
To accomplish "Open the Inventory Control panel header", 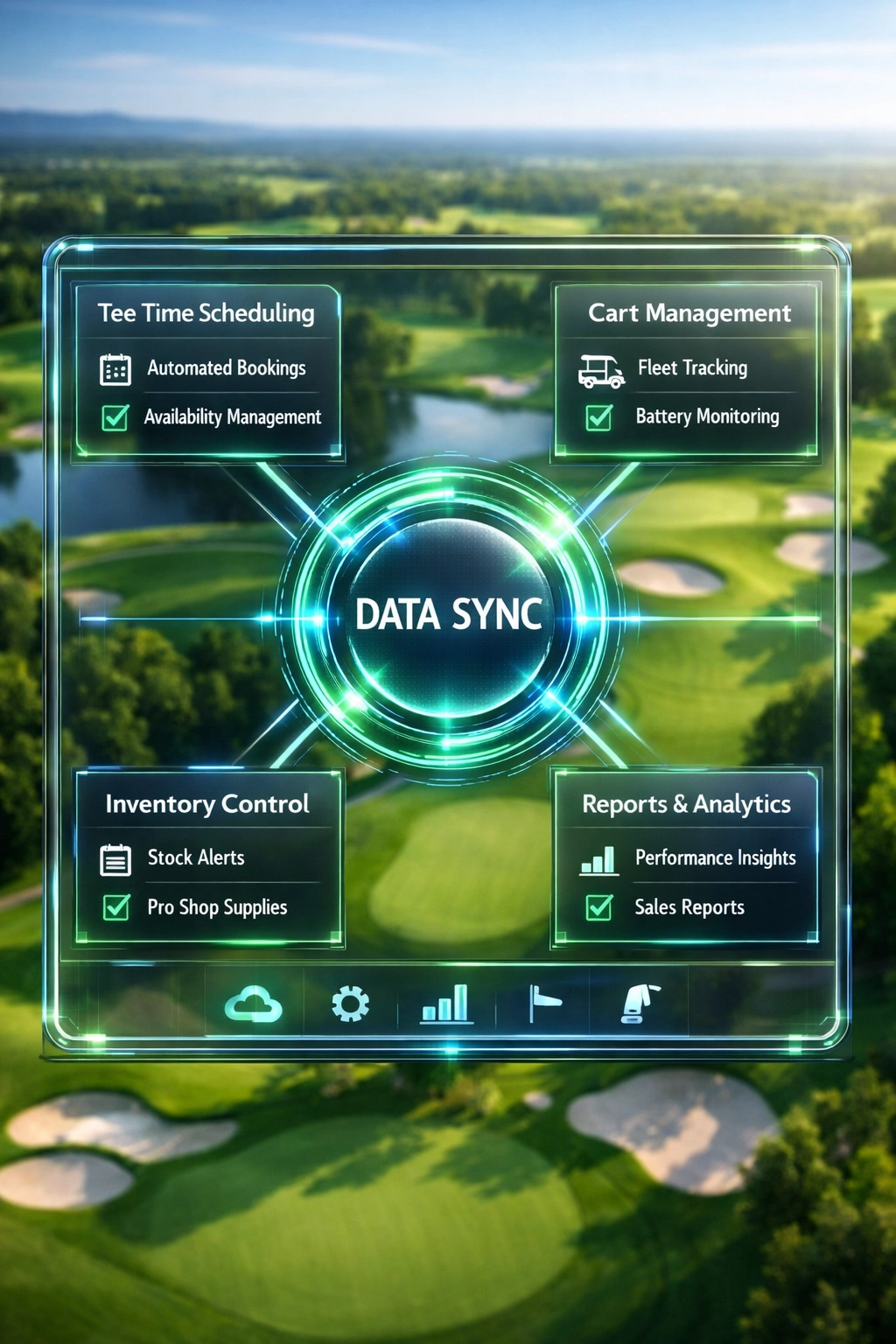I will 207,804.
